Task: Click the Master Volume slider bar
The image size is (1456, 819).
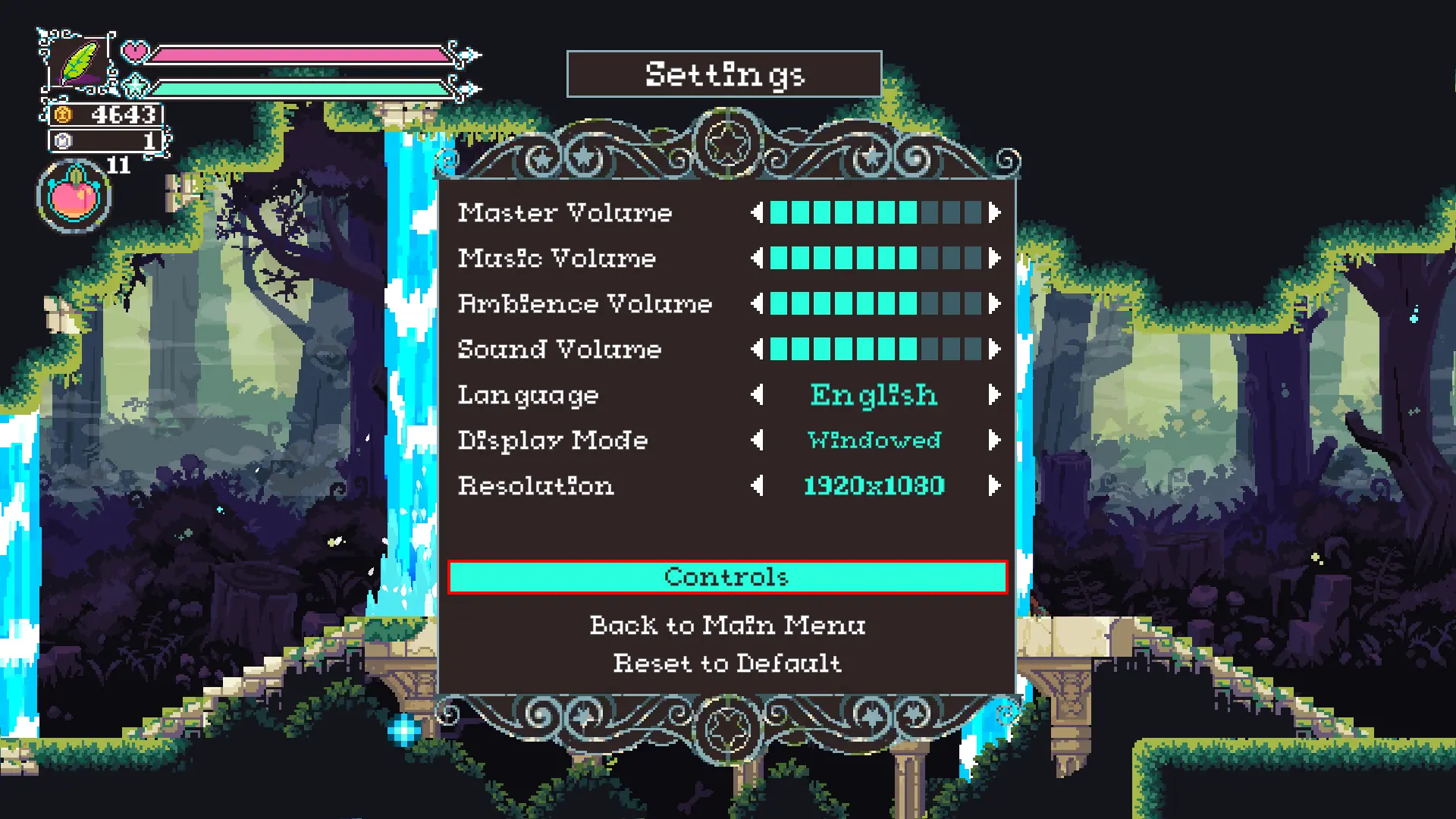Action: click(x=876, y=213)
